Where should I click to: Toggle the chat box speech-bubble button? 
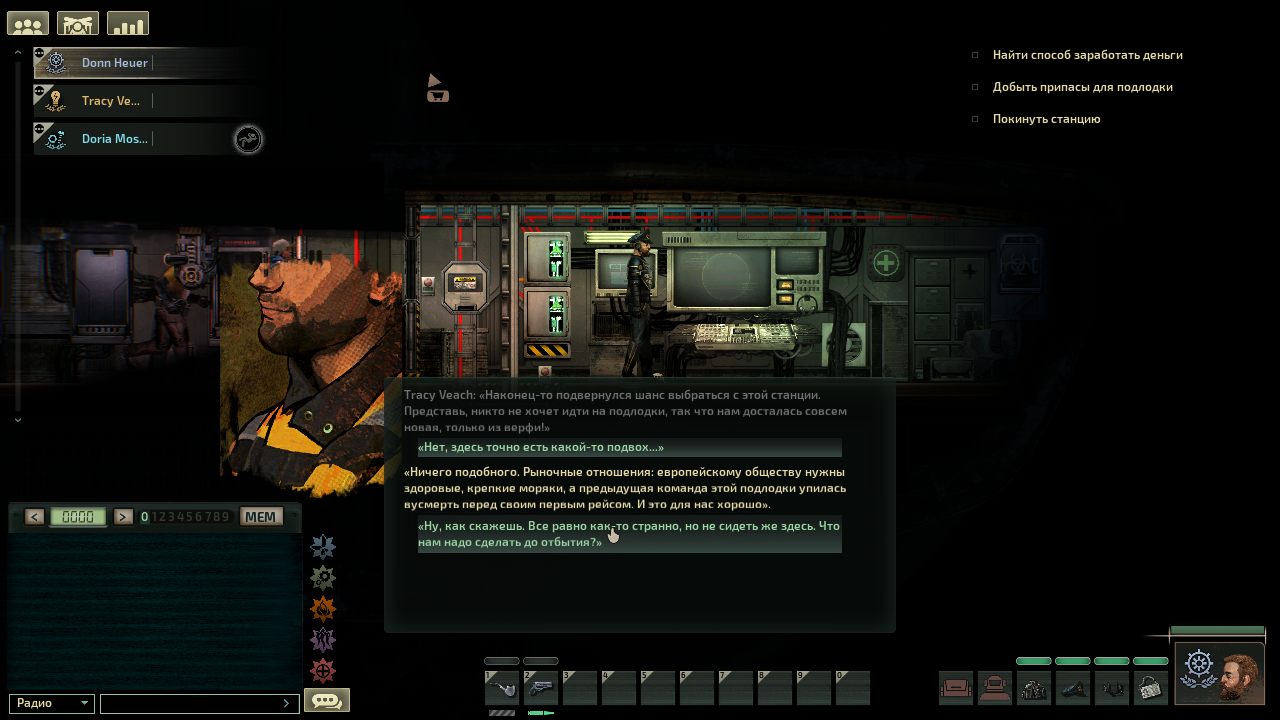[x=327, y=701]
